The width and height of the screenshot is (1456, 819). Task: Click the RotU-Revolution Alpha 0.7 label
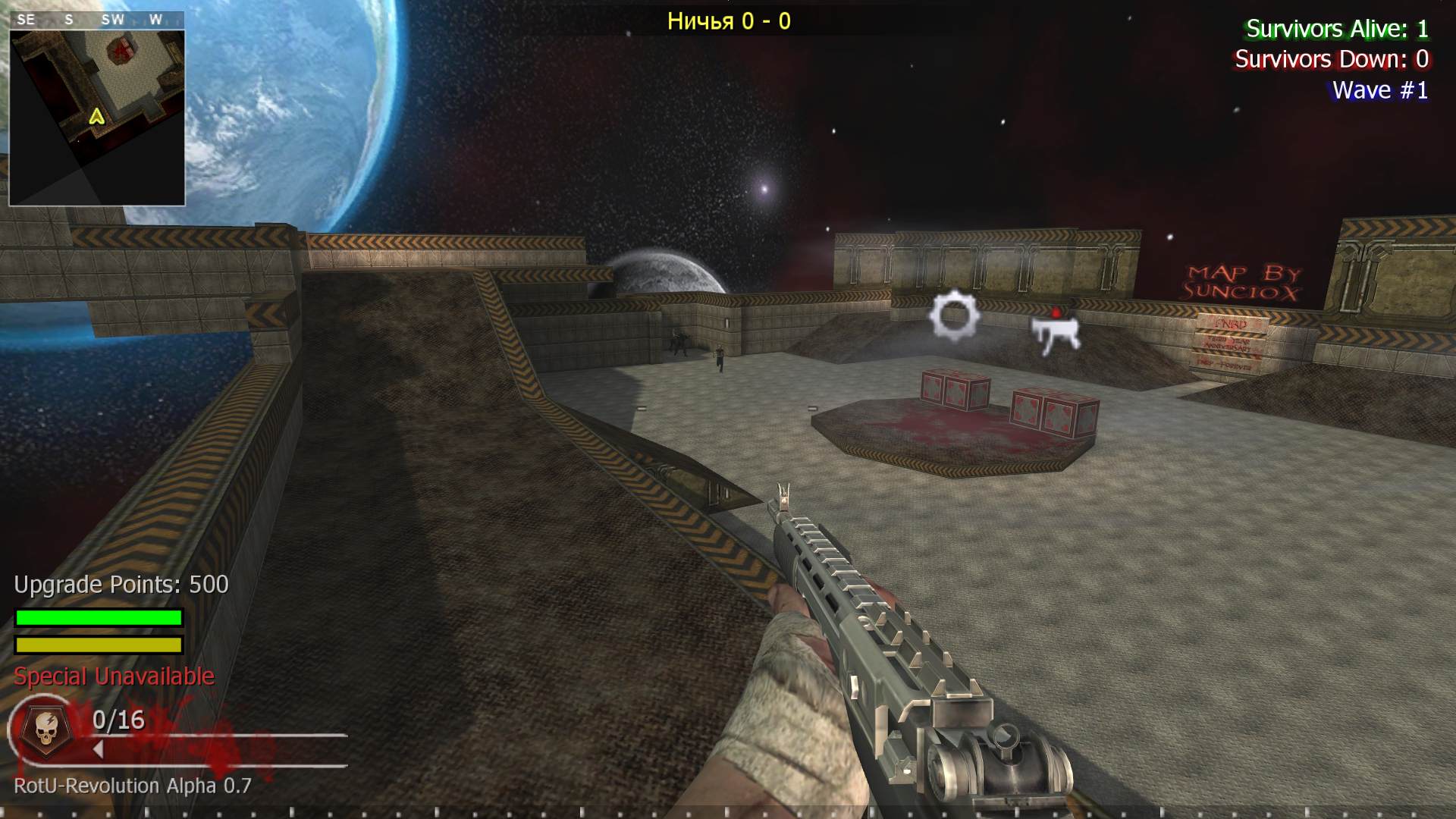[130, 786]
